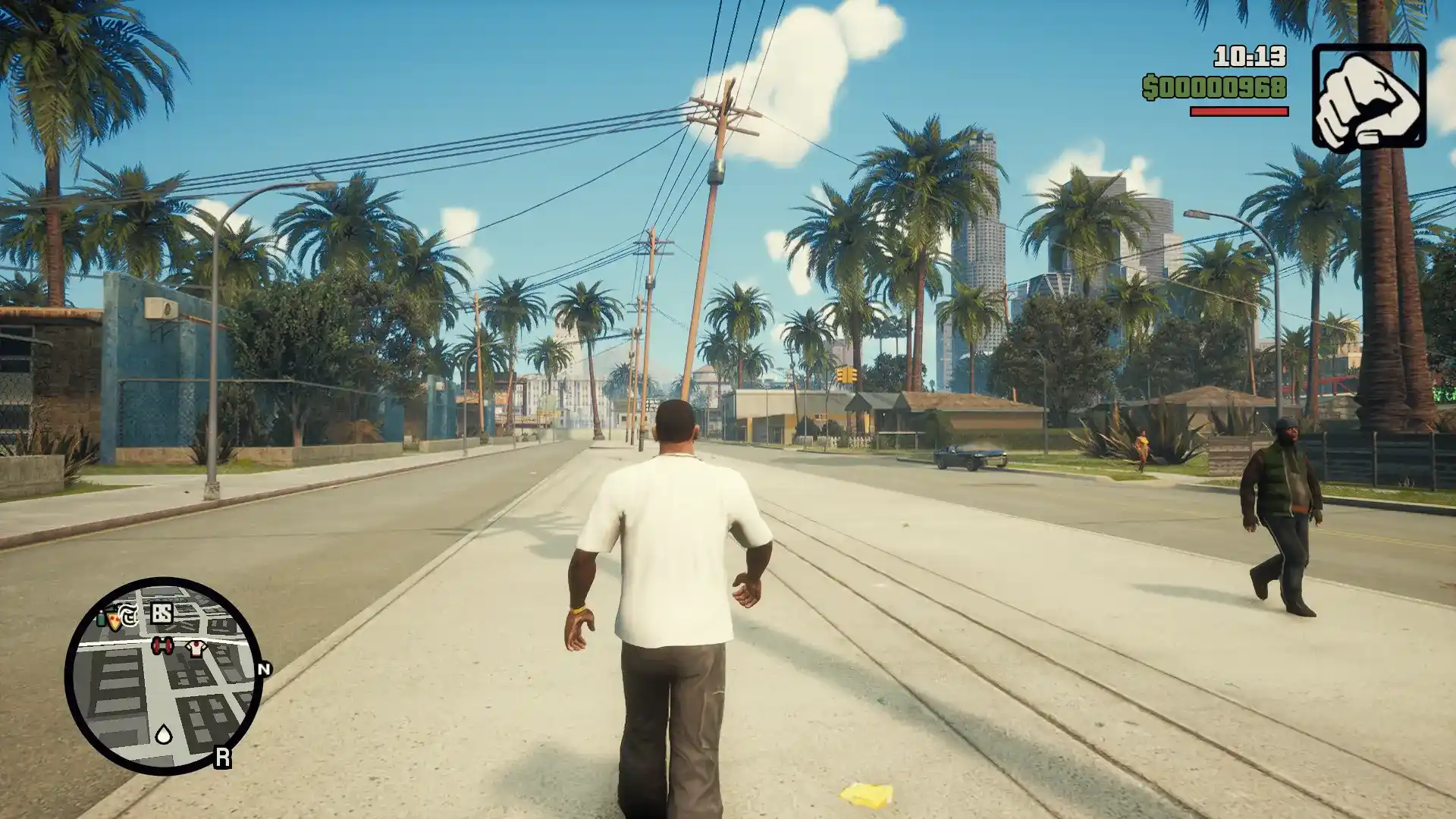Viewport: 1456px width, 819px height.
Task: Select the gothic letter blip on minimap
Action: (x=130, y=617)
